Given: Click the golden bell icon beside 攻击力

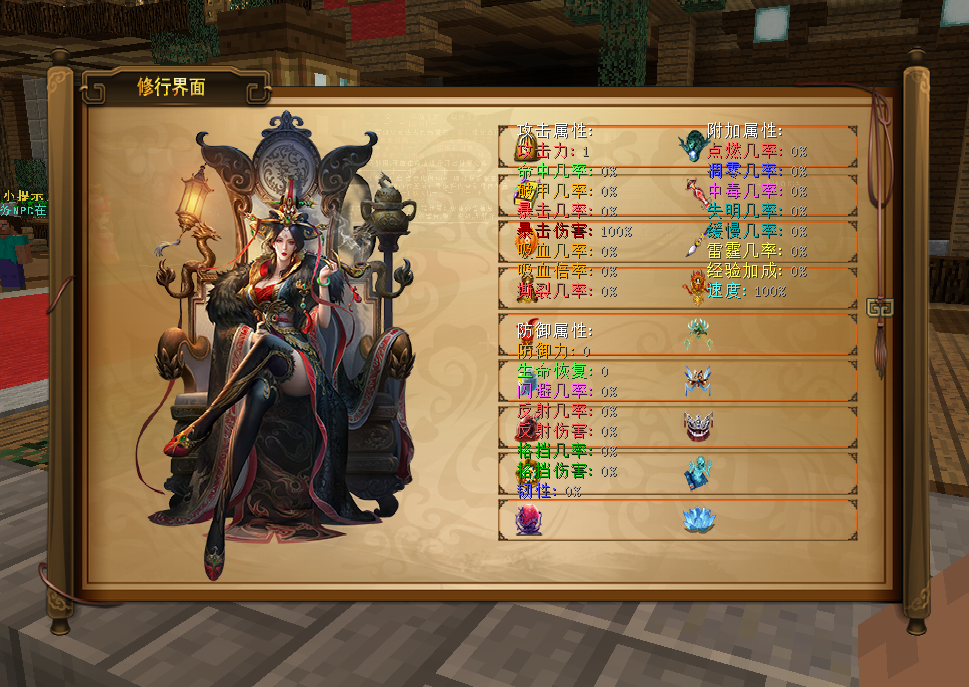Looking at the screenshot, I should coord(524,150).
